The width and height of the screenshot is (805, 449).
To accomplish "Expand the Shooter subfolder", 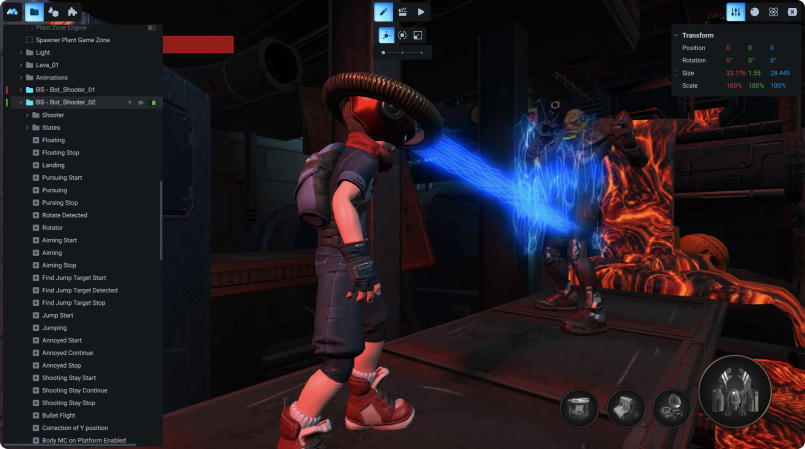I will point(27,115).
